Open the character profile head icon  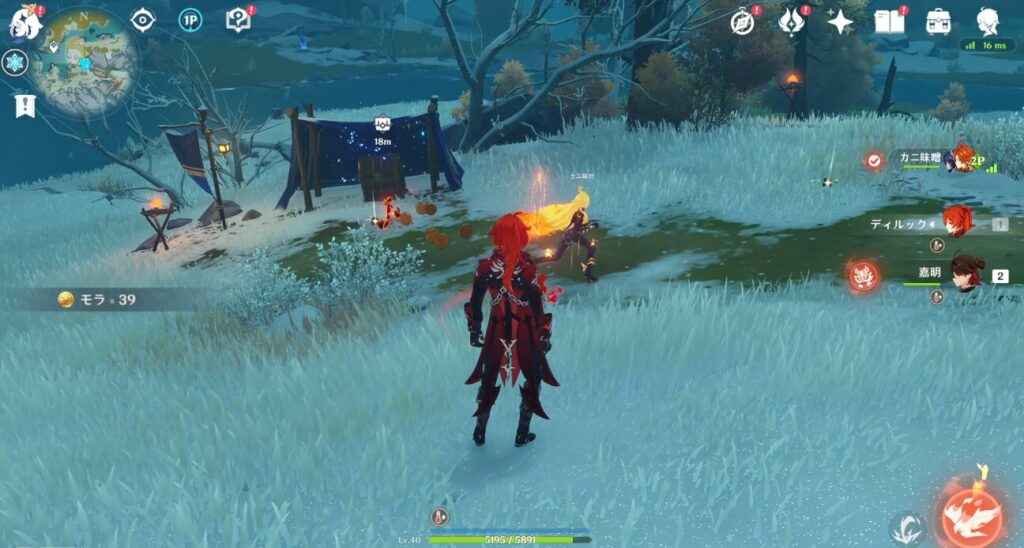pyautogui.click(x=988, y=20)
